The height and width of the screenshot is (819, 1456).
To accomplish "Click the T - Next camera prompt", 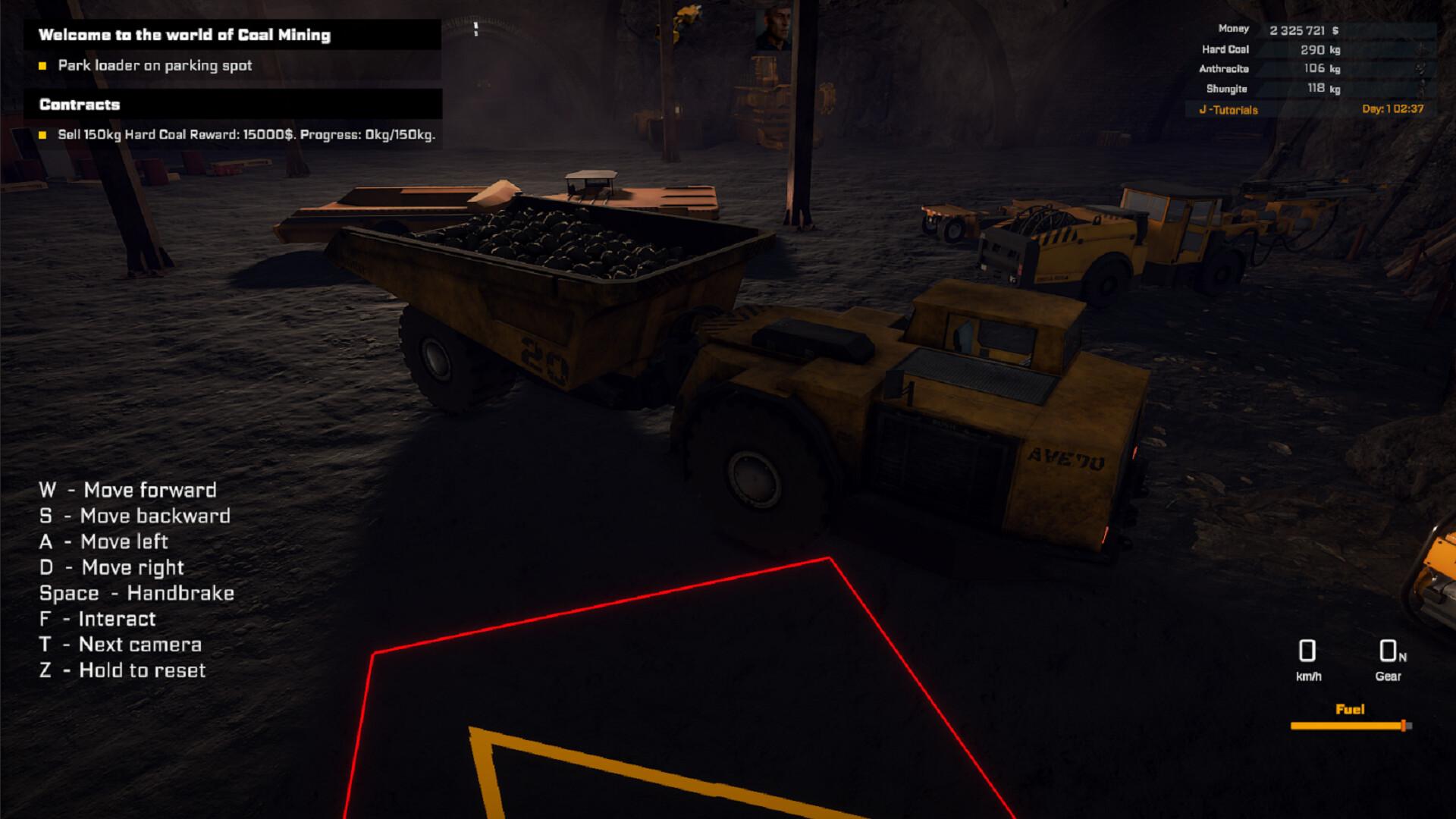I will 121,644.
